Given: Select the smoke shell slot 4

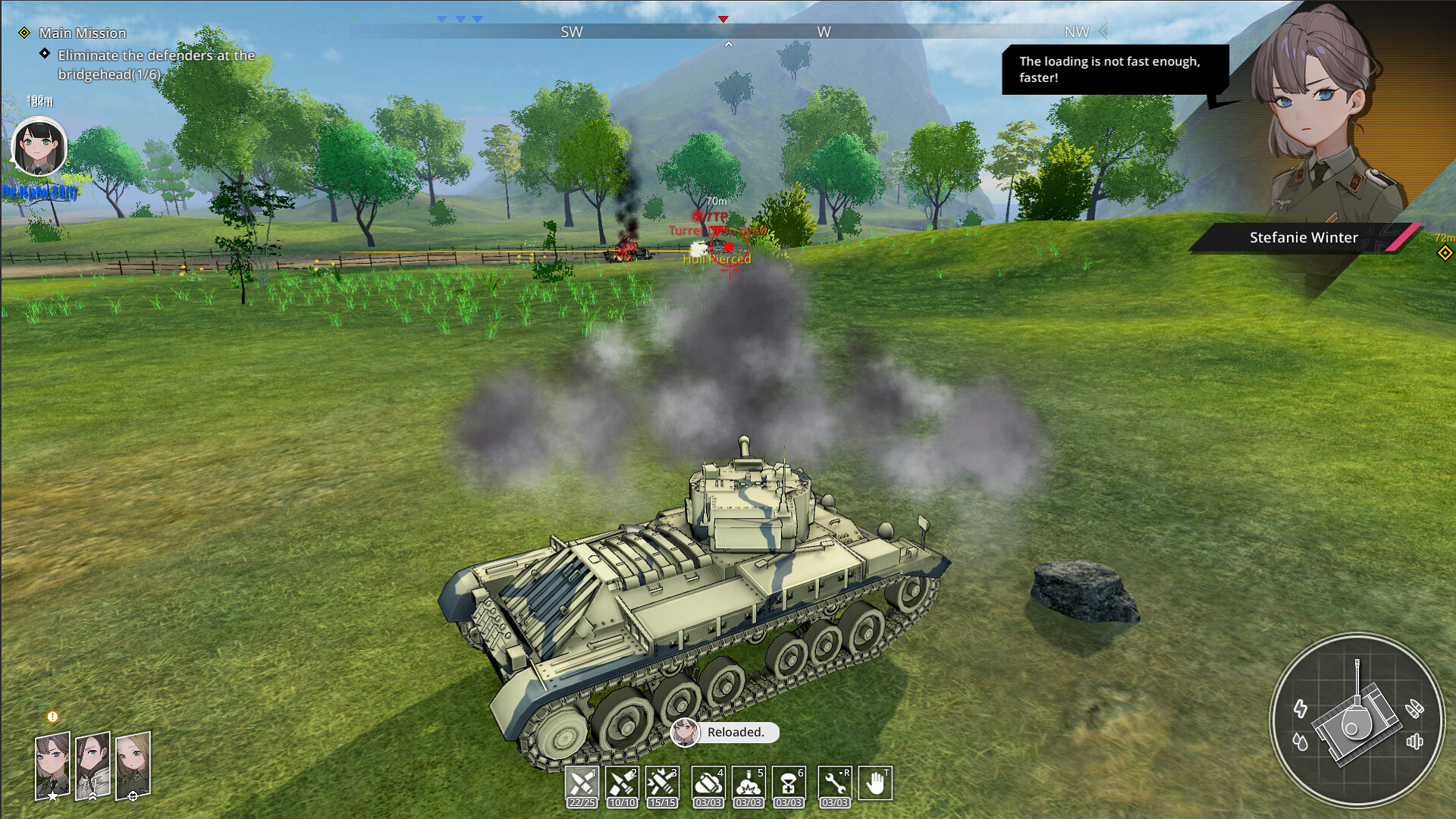Looking at the screenshot, I should (x=708, y=783).
